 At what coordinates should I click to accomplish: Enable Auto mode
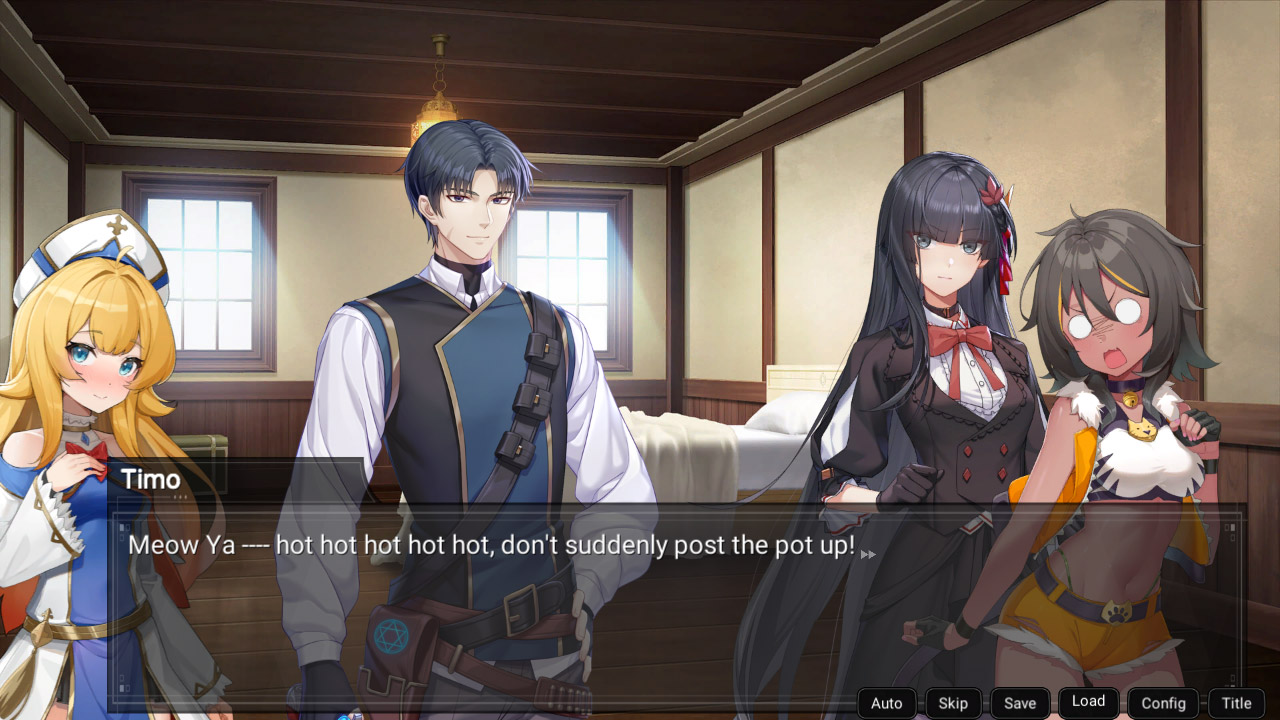click(x=886, y=703)
